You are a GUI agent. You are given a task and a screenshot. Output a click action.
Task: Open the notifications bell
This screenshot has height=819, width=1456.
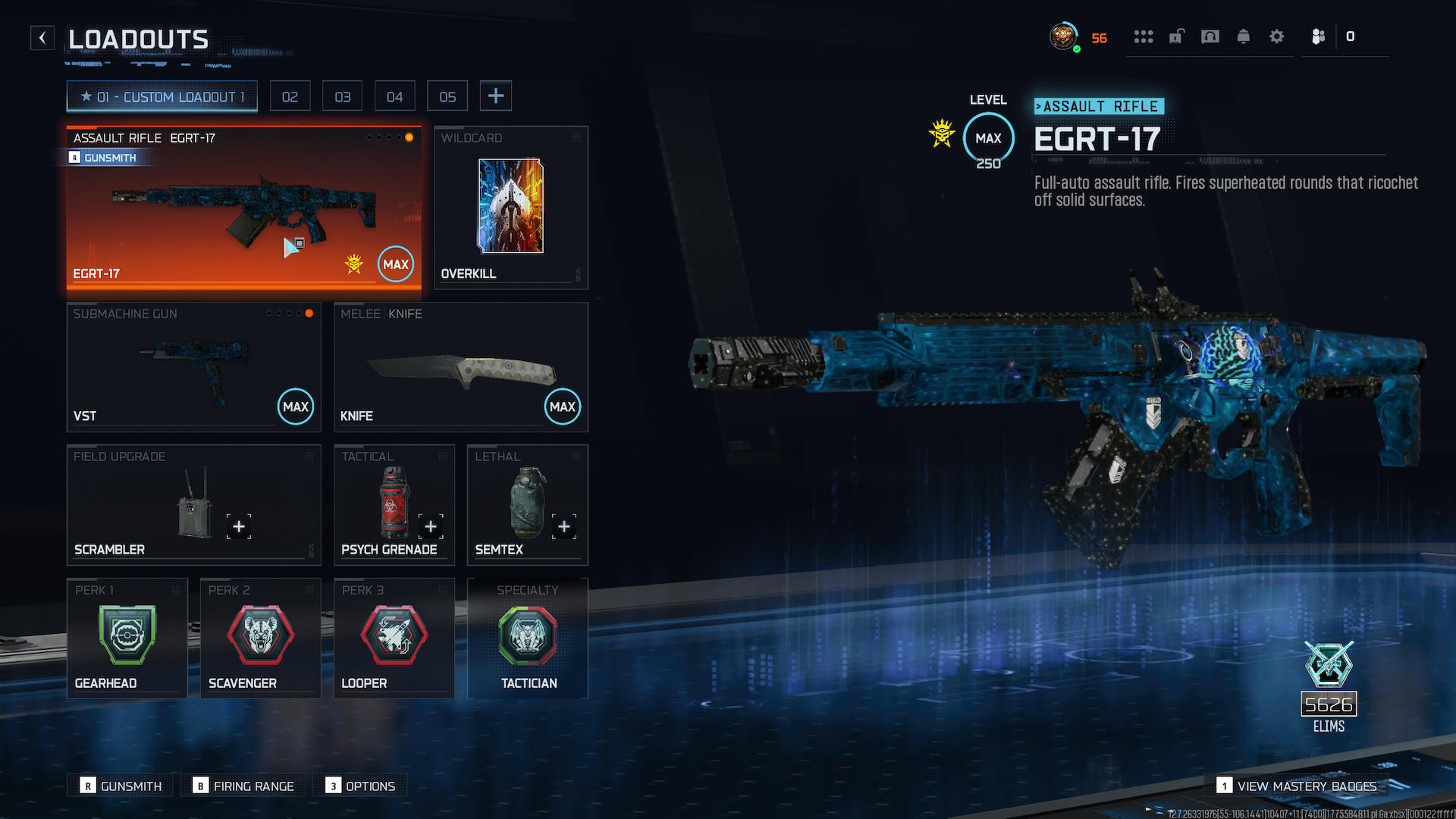coord(1244,36)
